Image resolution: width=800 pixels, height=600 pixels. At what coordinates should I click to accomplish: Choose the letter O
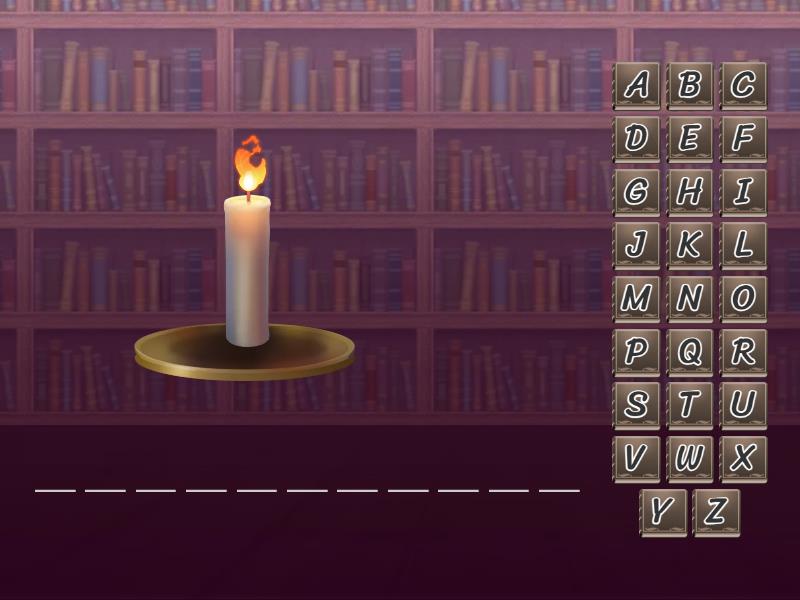click(742, 299)
